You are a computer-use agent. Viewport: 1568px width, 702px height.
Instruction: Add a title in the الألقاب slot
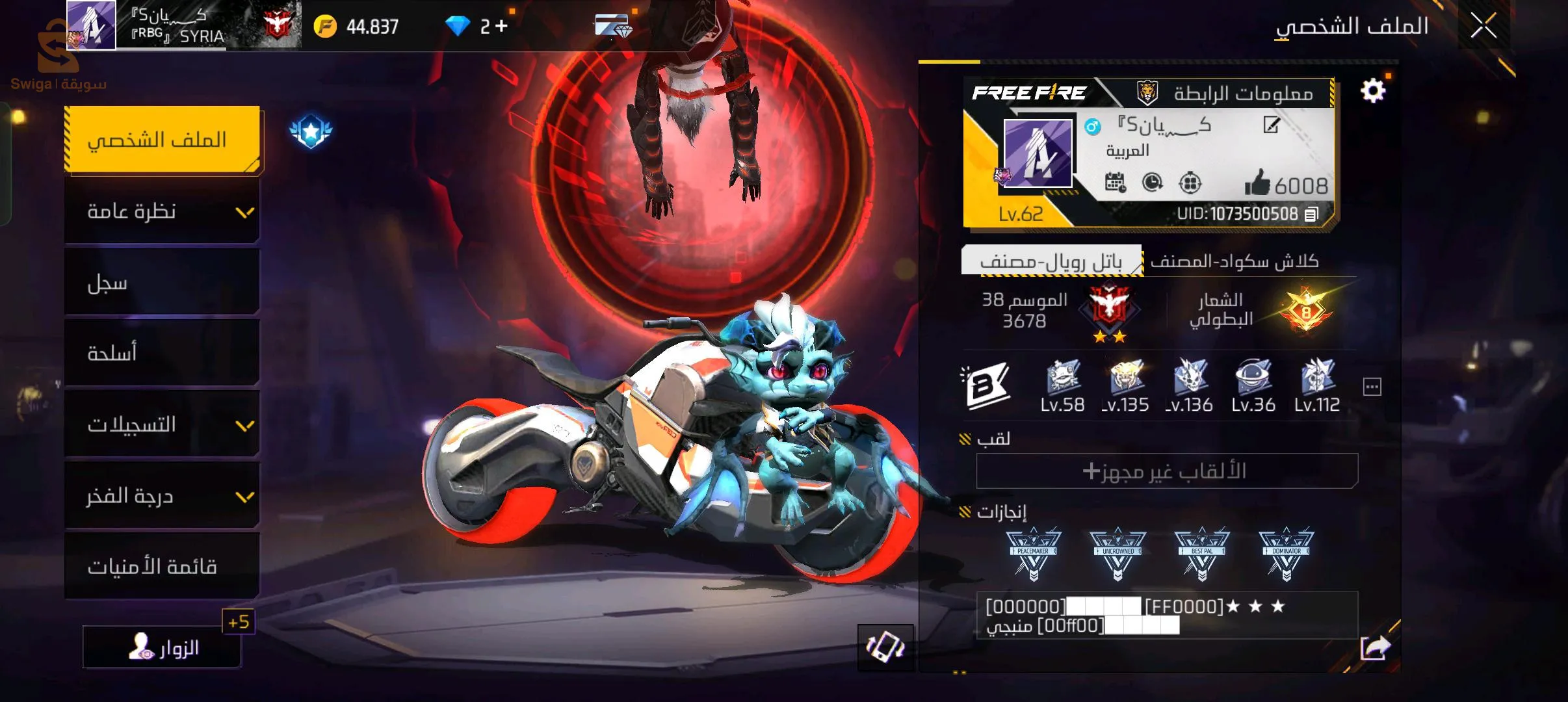point(1166,471)
